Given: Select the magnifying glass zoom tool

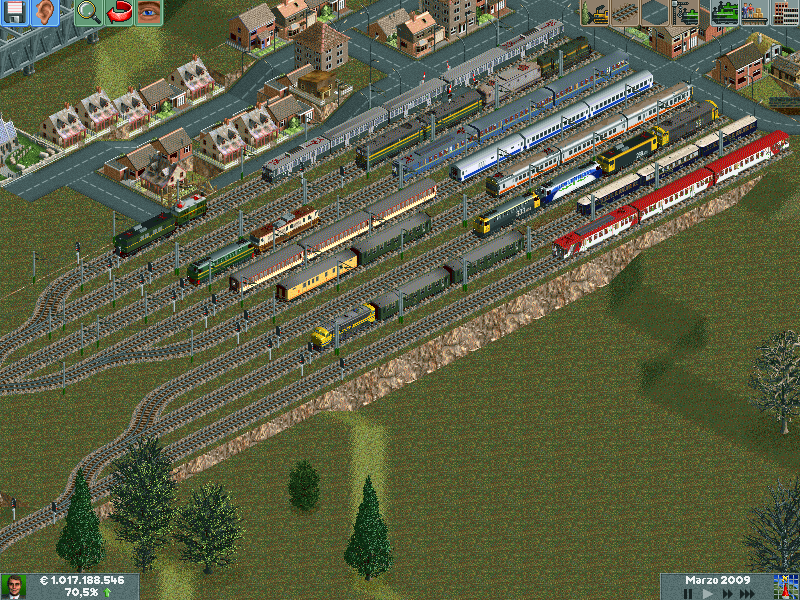Looking at the screenshot, I should pyautogui.click(x=88, y=13).
